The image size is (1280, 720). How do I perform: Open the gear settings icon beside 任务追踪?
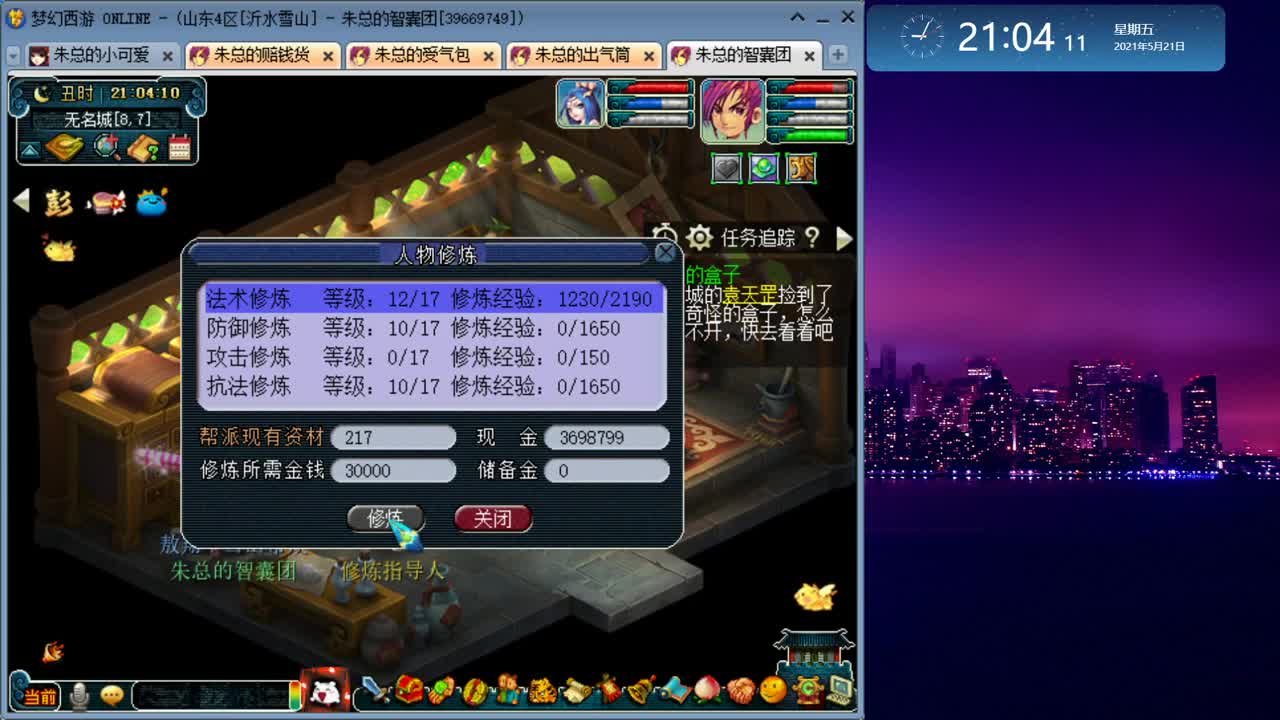700,238
